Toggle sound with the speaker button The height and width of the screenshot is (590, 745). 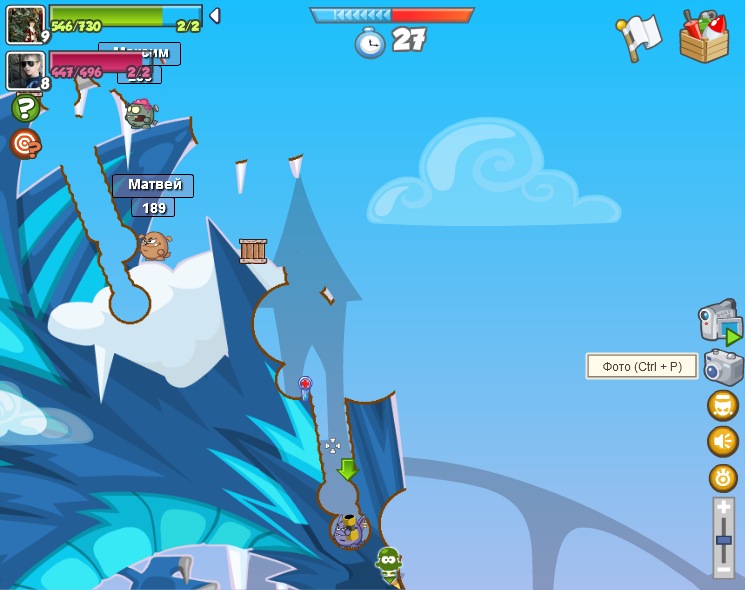tap(723, 441)
